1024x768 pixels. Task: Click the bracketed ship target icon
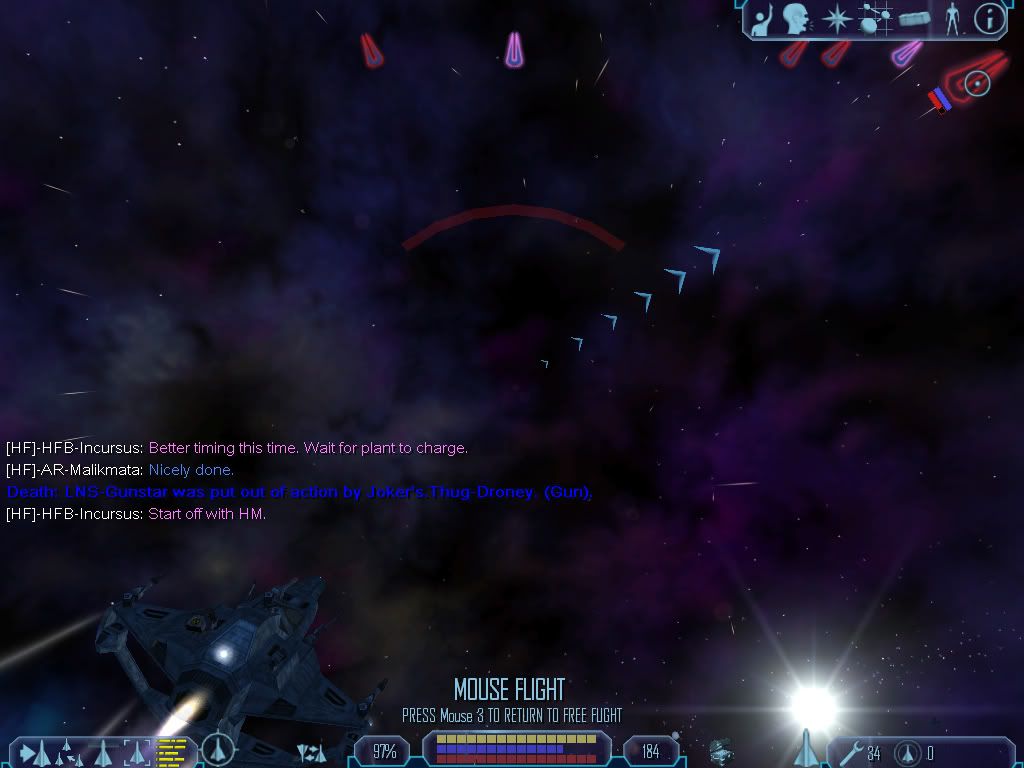137,752
